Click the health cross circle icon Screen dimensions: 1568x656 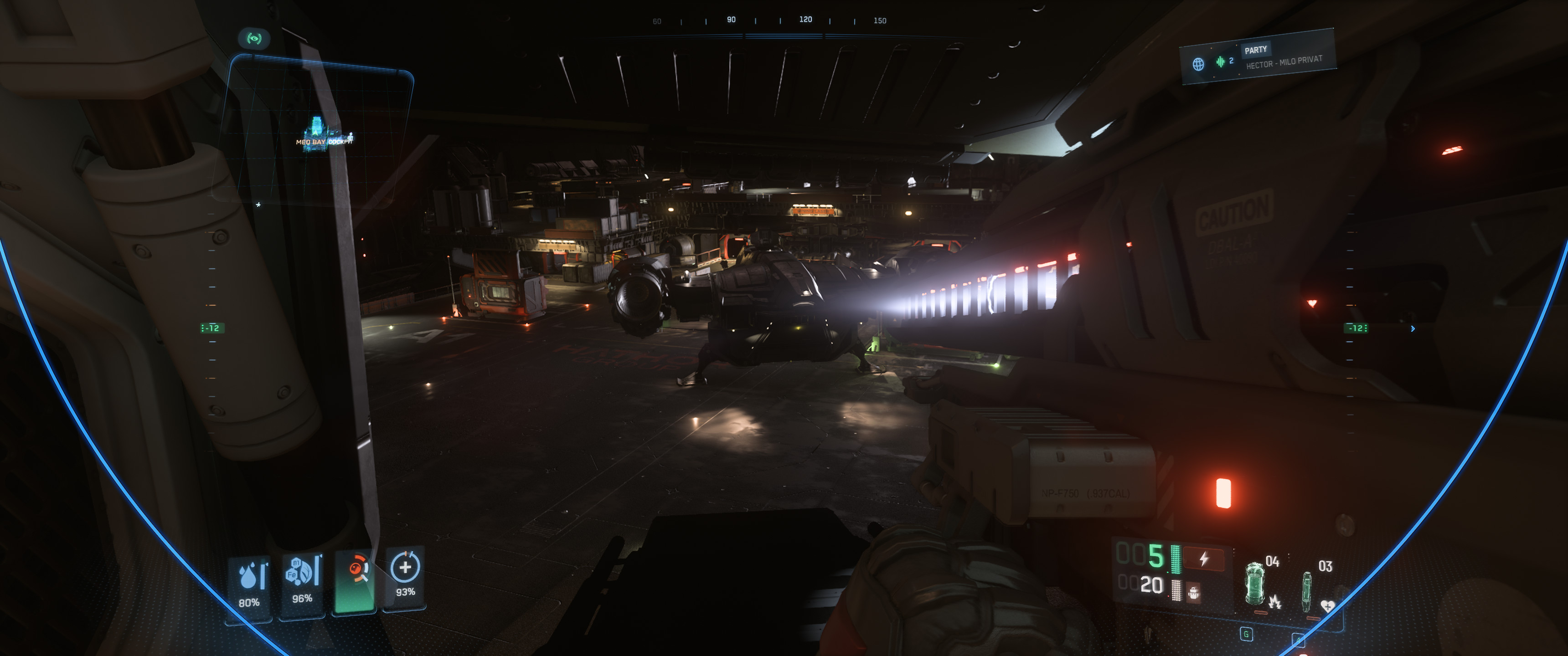[405, 567]
